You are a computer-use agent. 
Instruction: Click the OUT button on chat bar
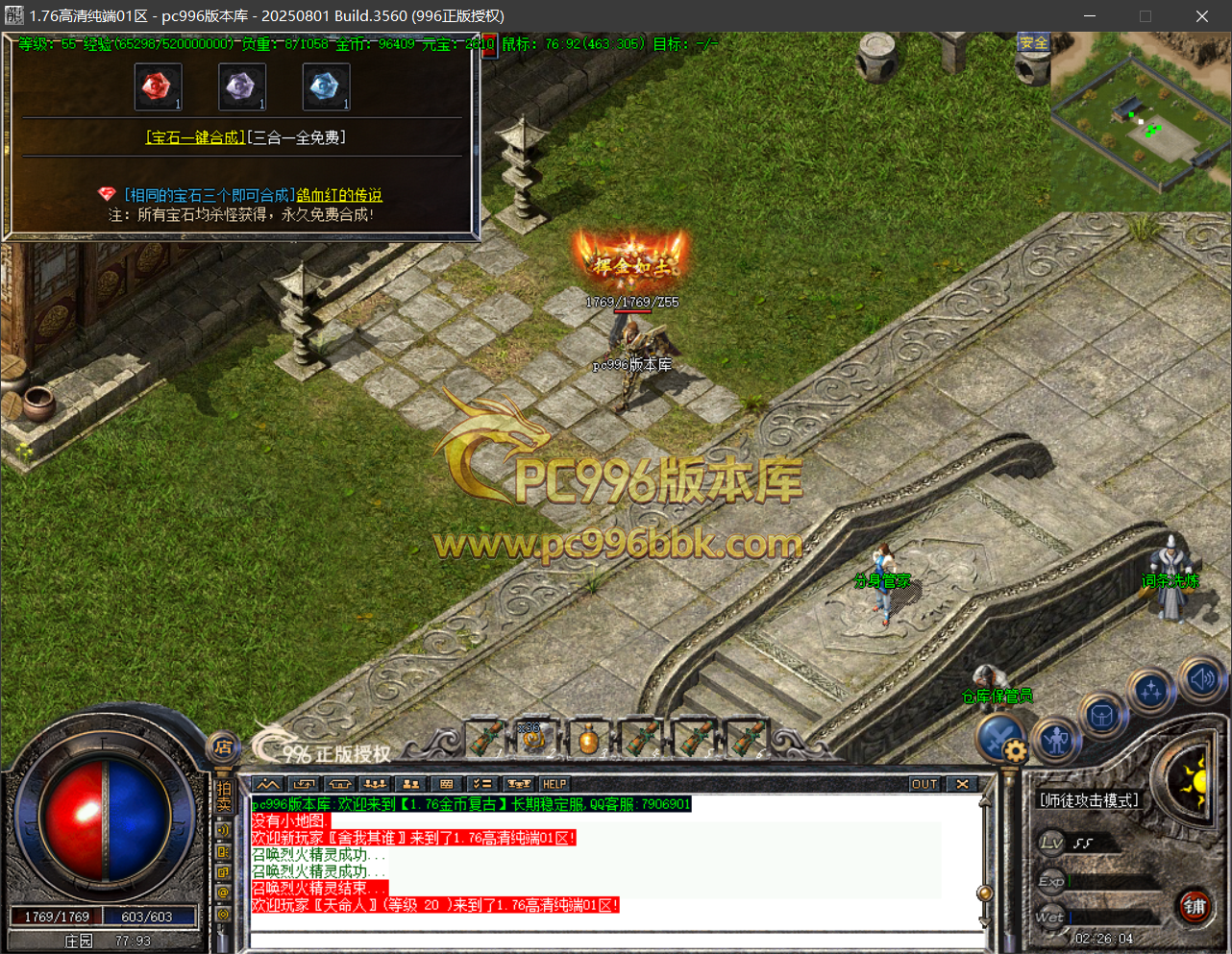(x=924, y=784)
